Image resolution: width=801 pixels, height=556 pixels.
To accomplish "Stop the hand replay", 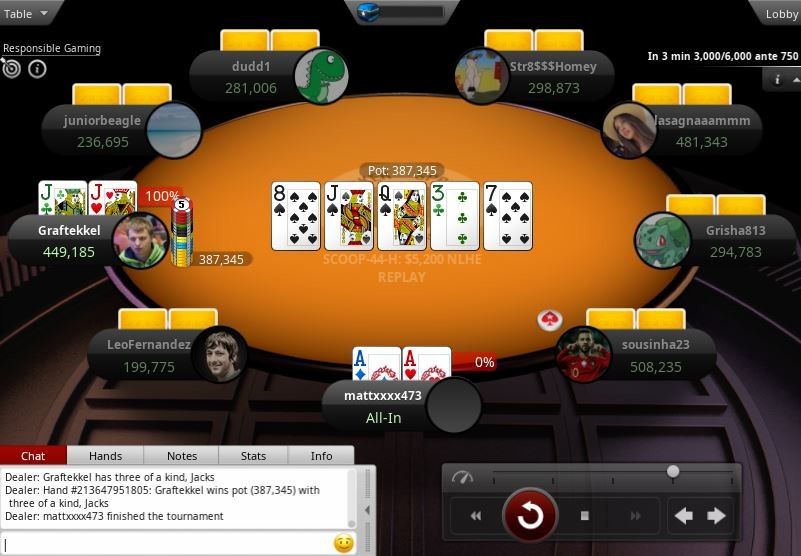I will 585,516.
